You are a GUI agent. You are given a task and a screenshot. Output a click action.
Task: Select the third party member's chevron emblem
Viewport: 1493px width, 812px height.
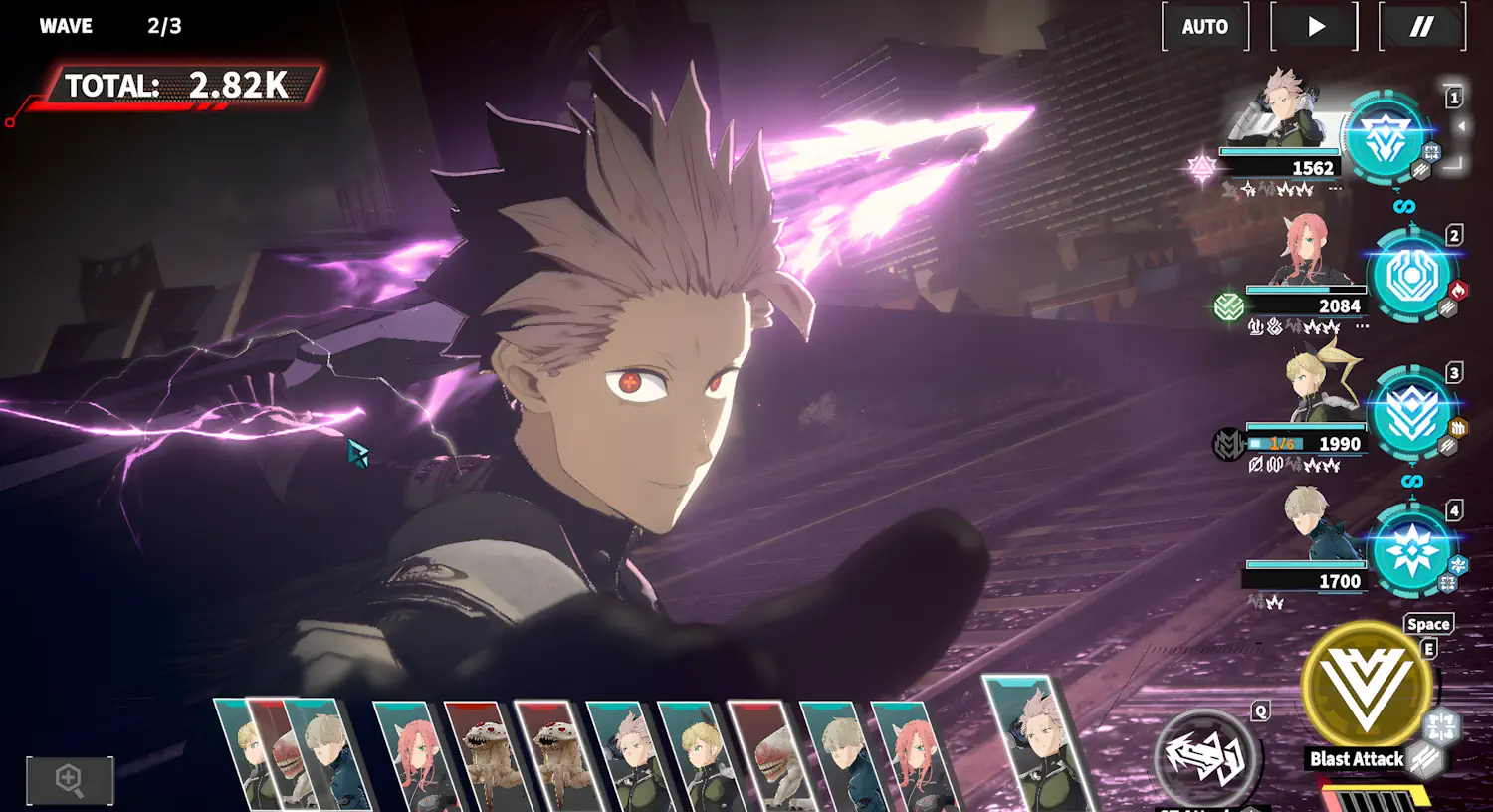pyautogui.click(x=1411, y=414)
